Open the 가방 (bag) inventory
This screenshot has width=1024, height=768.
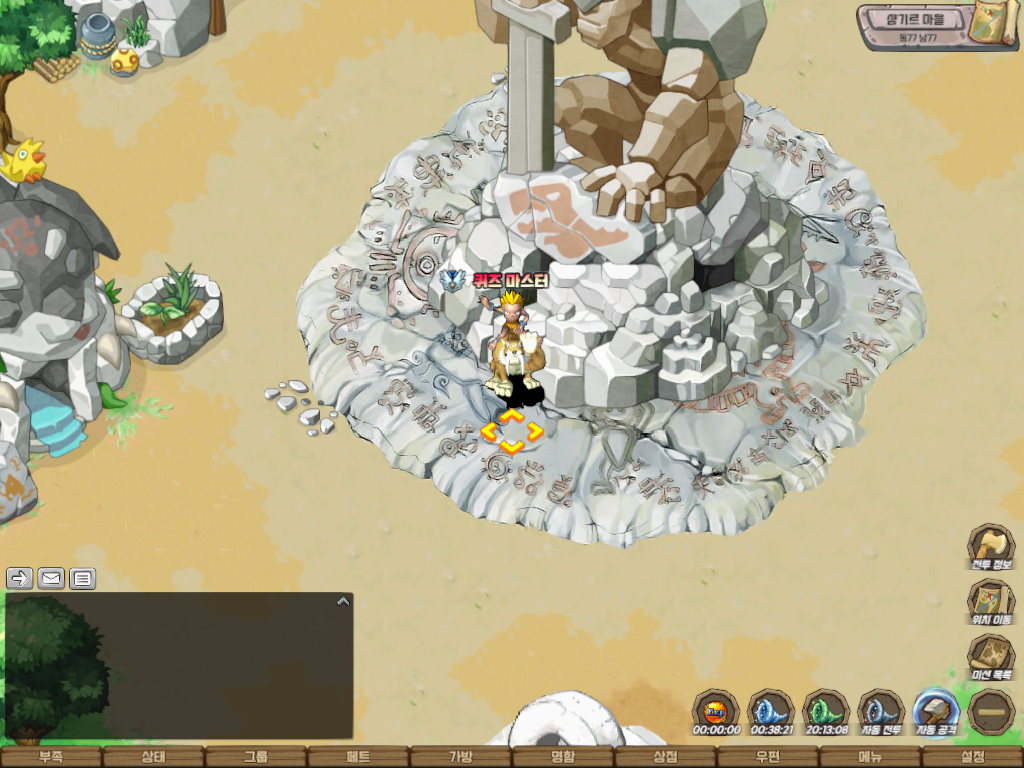tap(460, 757)
